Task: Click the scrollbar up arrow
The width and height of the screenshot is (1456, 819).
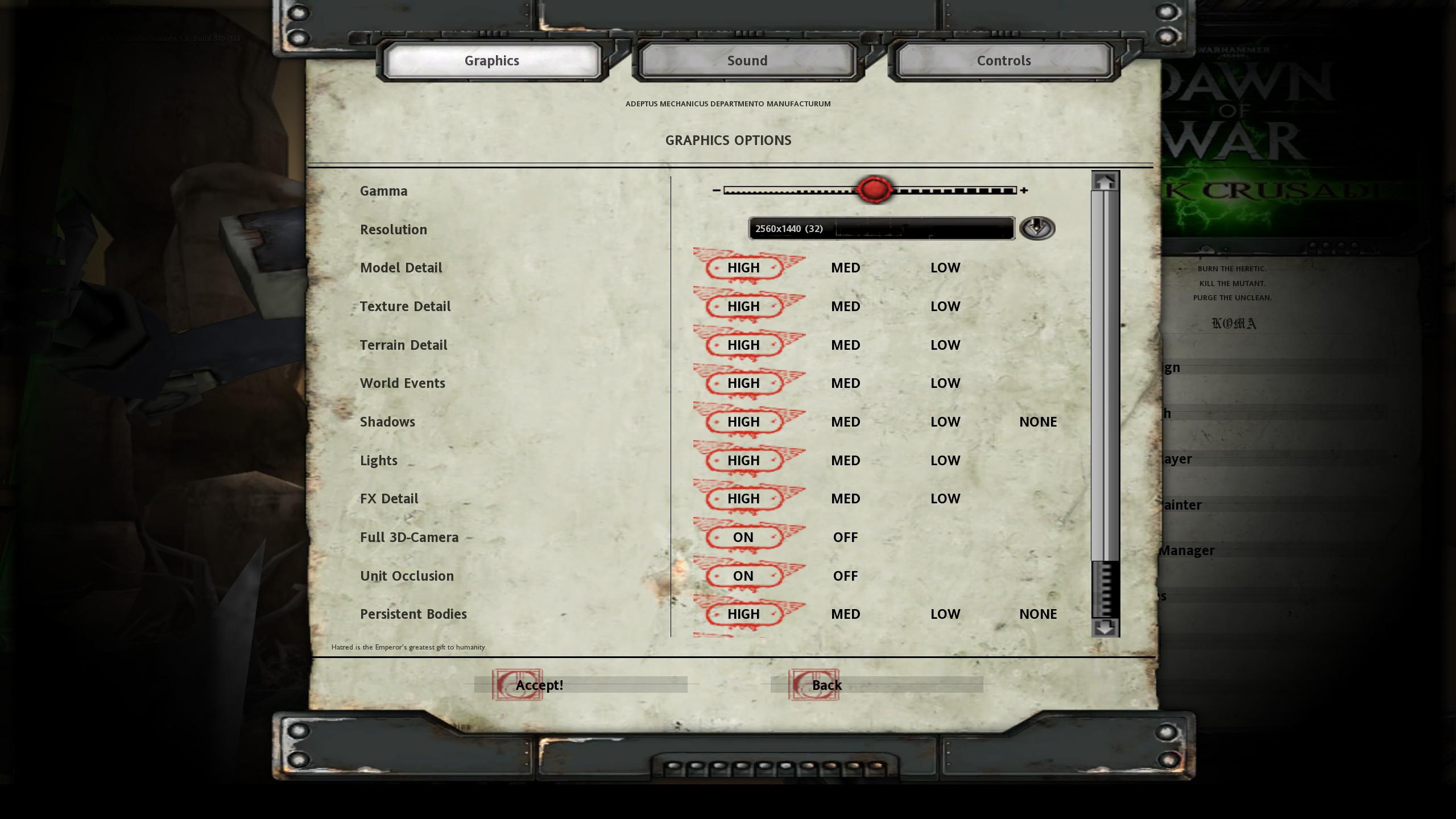Action: tap(1105, 181)
